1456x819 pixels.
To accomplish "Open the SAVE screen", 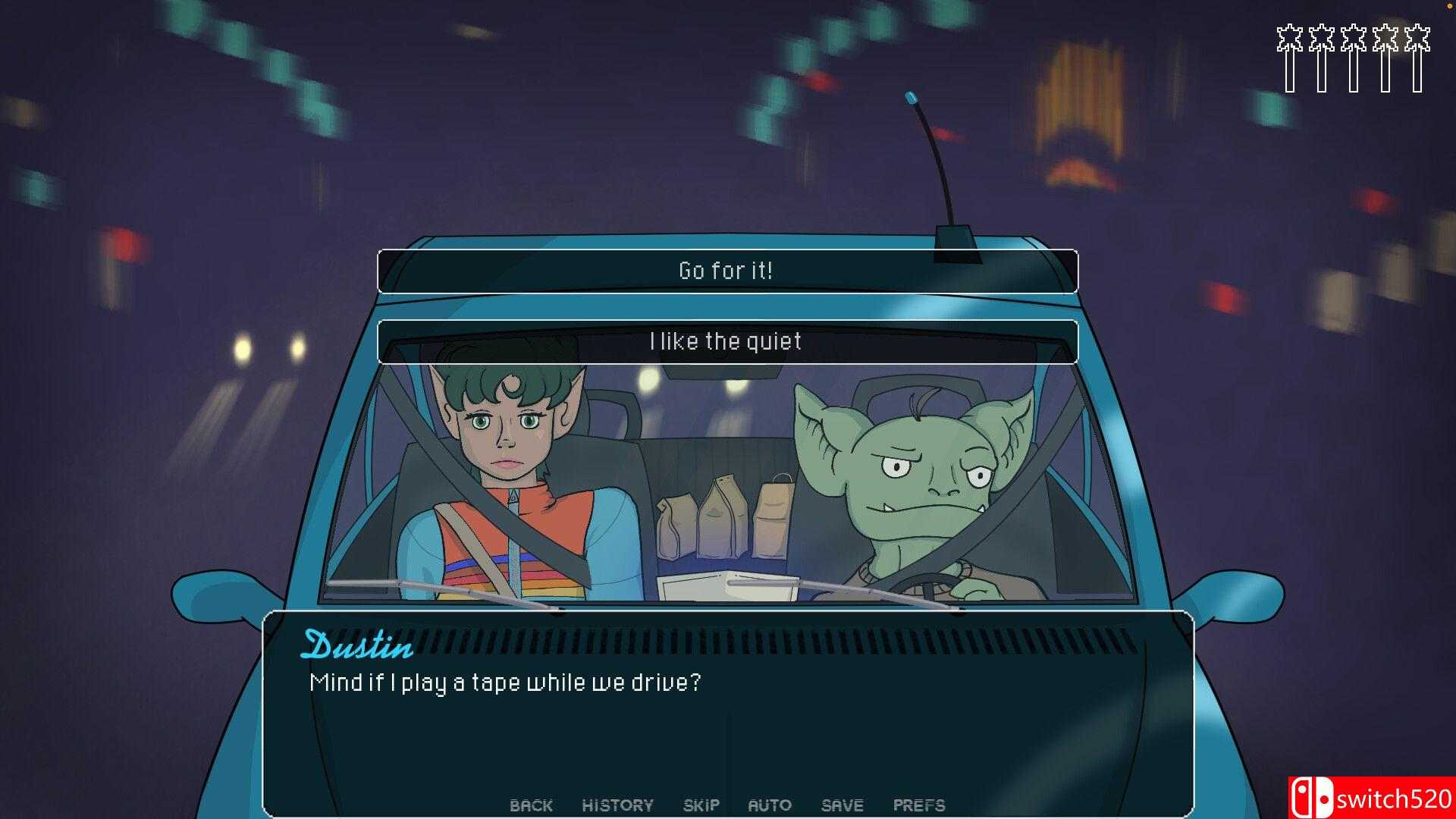I will 842,805.
